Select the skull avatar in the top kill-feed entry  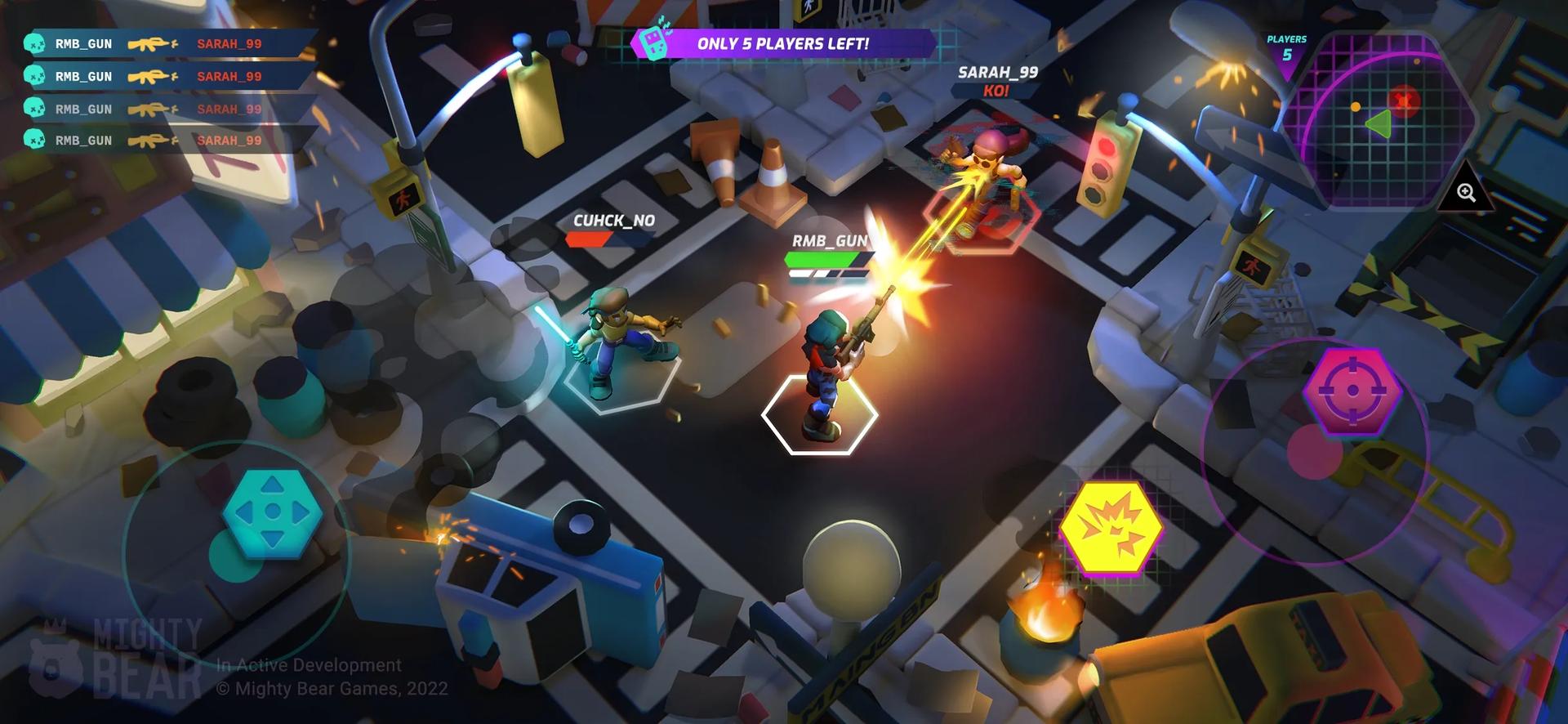(x=33, y=44)
